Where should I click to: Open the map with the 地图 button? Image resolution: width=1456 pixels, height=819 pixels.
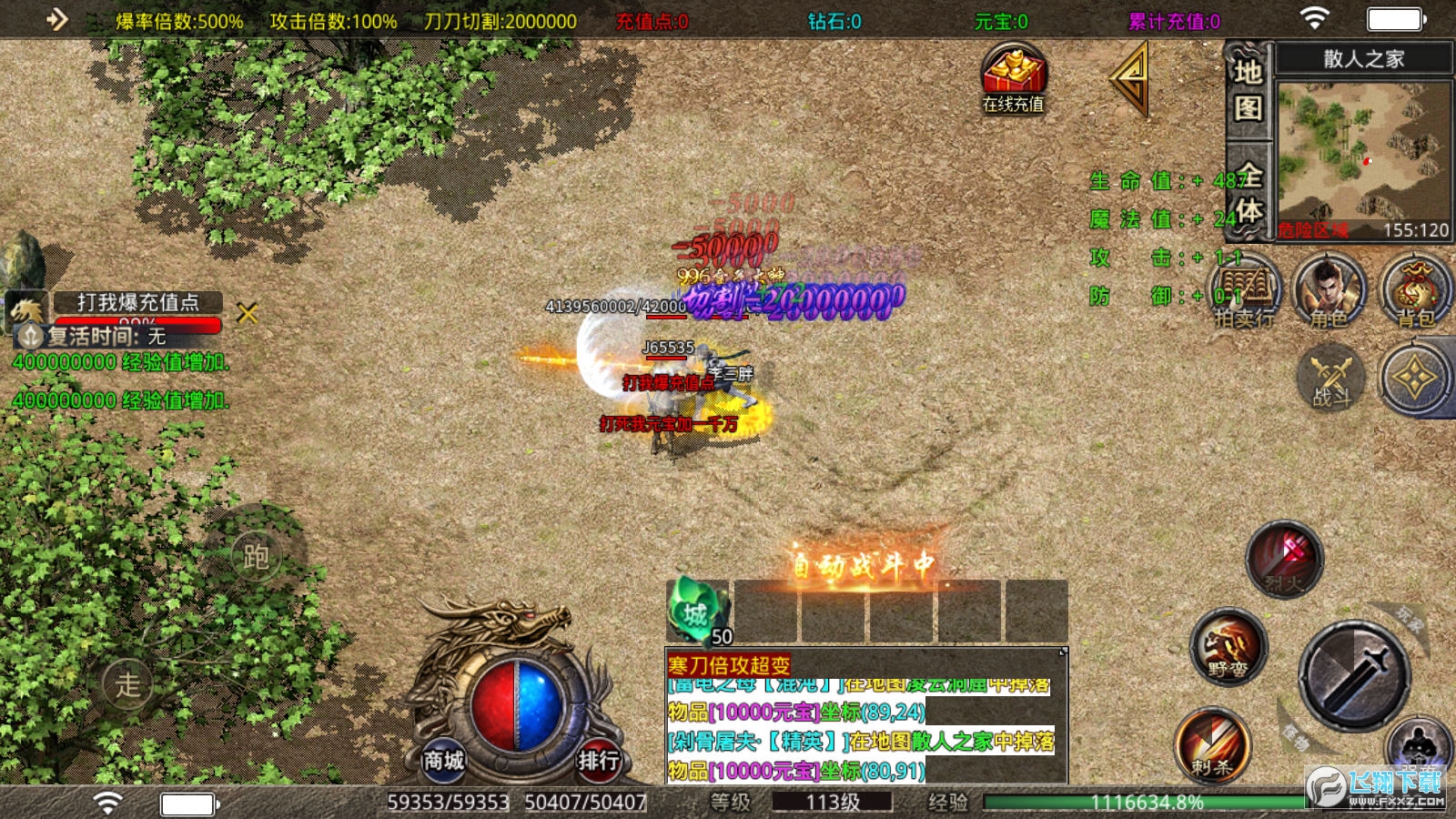(1248, 89)
